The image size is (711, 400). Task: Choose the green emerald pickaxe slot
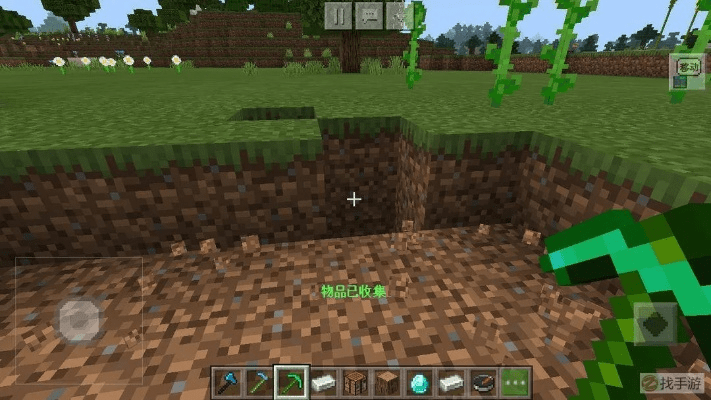pos(290,382)
